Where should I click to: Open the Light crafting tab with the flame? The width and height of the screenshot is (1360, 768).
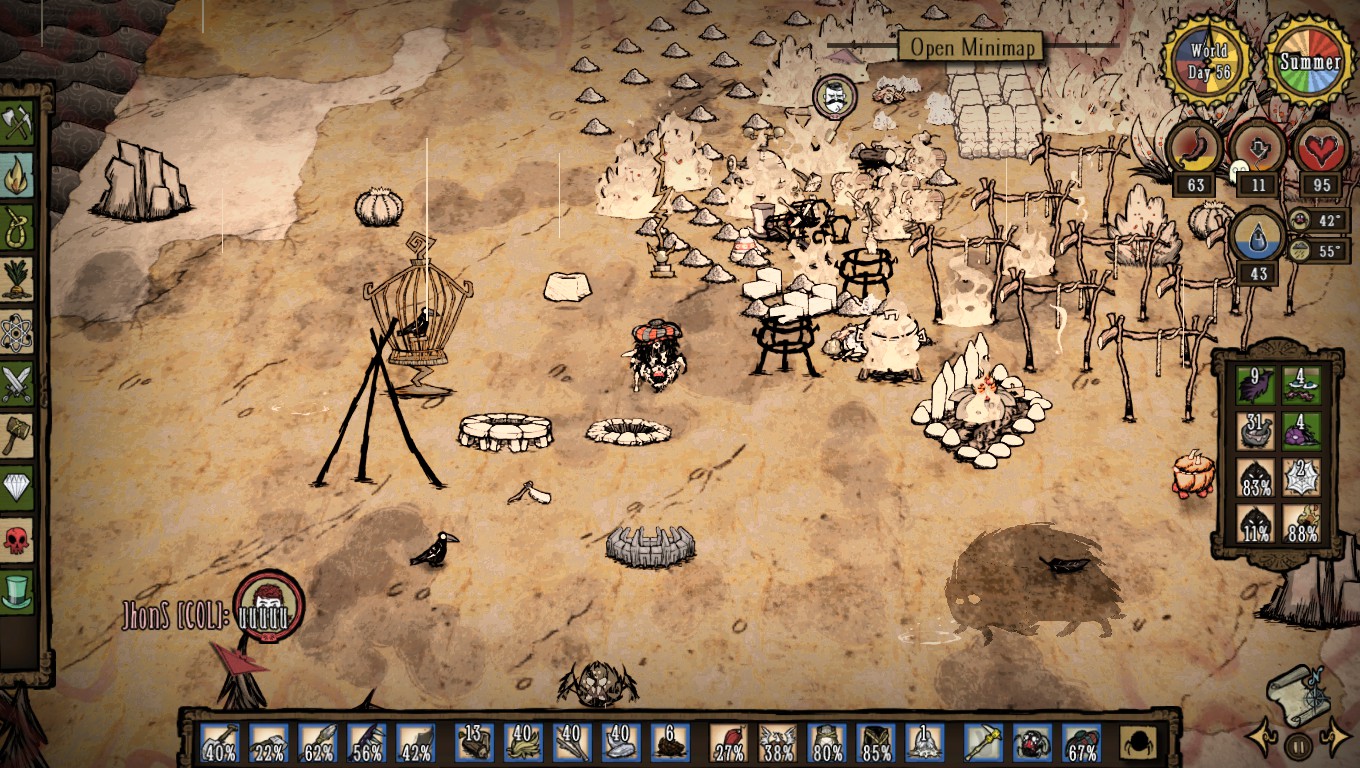click(x=17, y=175)
